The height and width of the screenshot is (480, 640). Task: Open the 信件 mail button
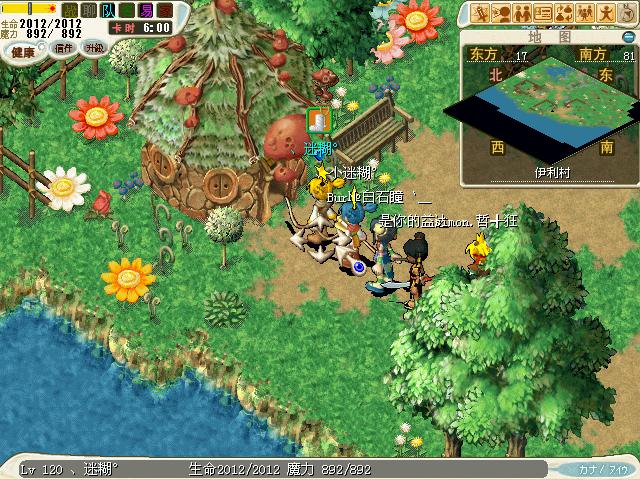(x=65, y=48)
